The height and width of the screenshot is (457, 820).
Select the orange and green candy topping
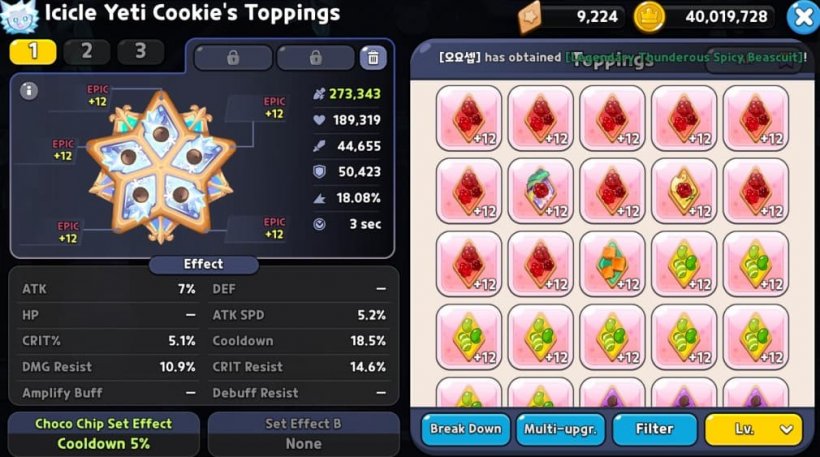[x=612, y=264]
